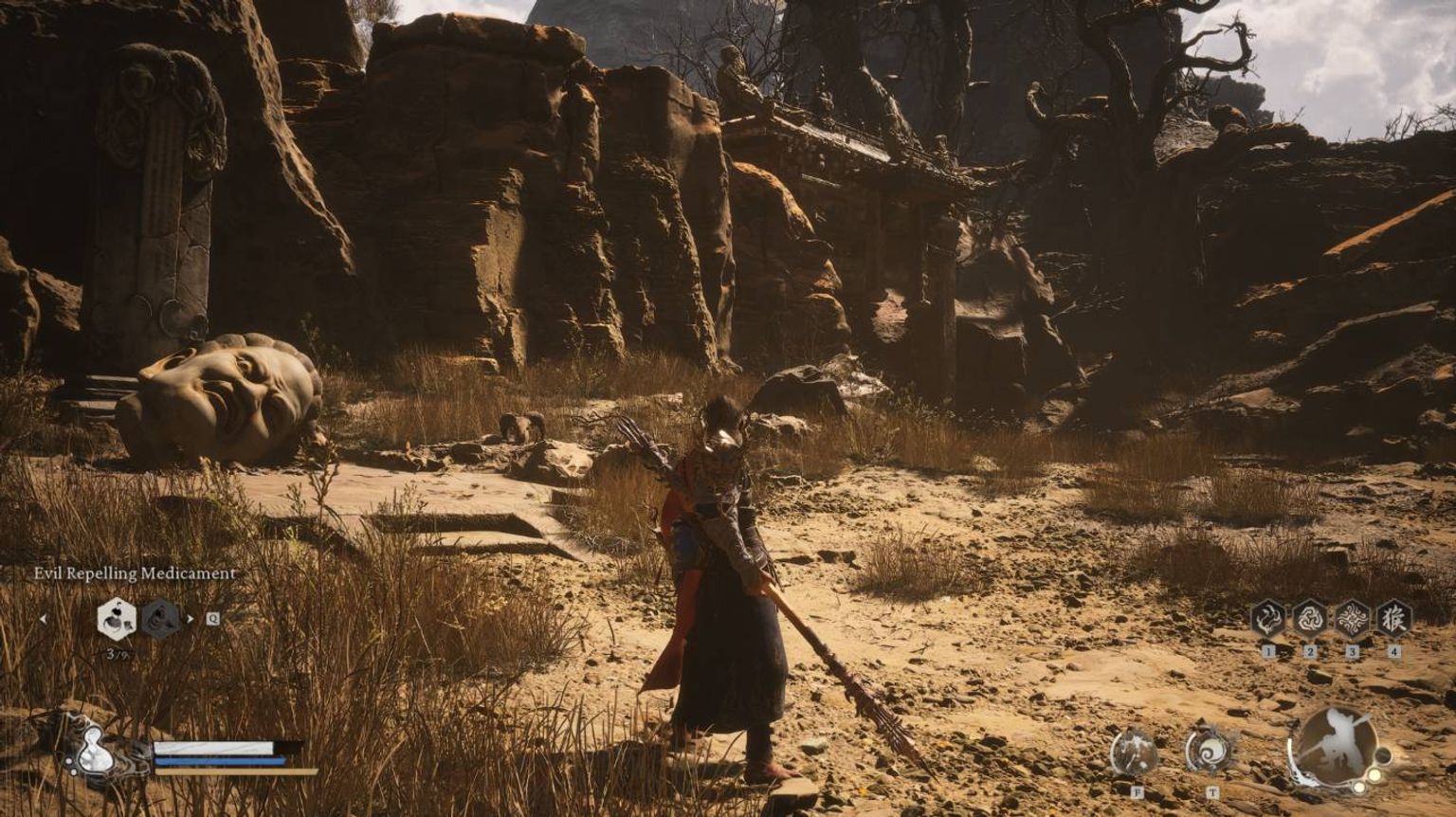1456x817 pixels.
Task: Click the second spell hexagon above key 2
Action: pos(1311,619)
